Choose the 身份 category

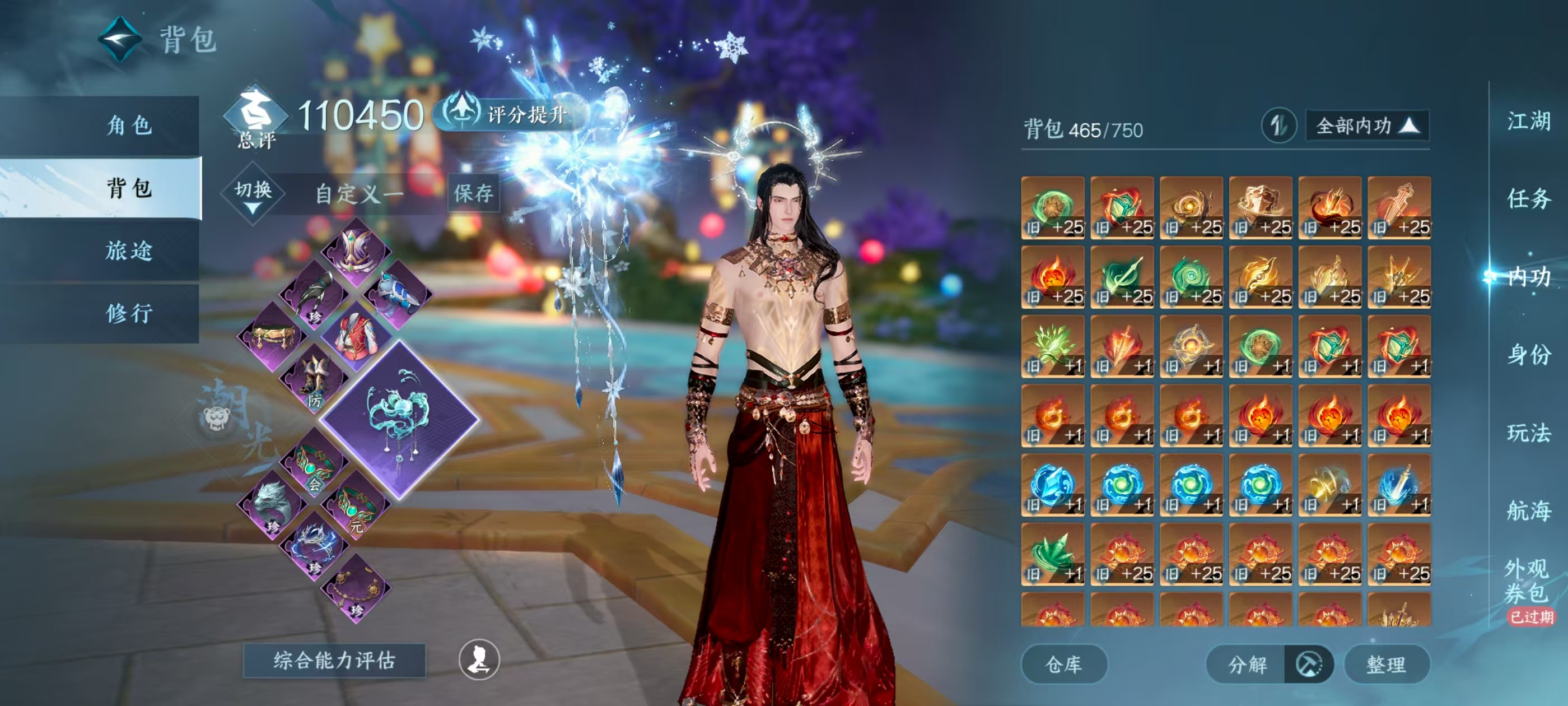pos(1528,355)
